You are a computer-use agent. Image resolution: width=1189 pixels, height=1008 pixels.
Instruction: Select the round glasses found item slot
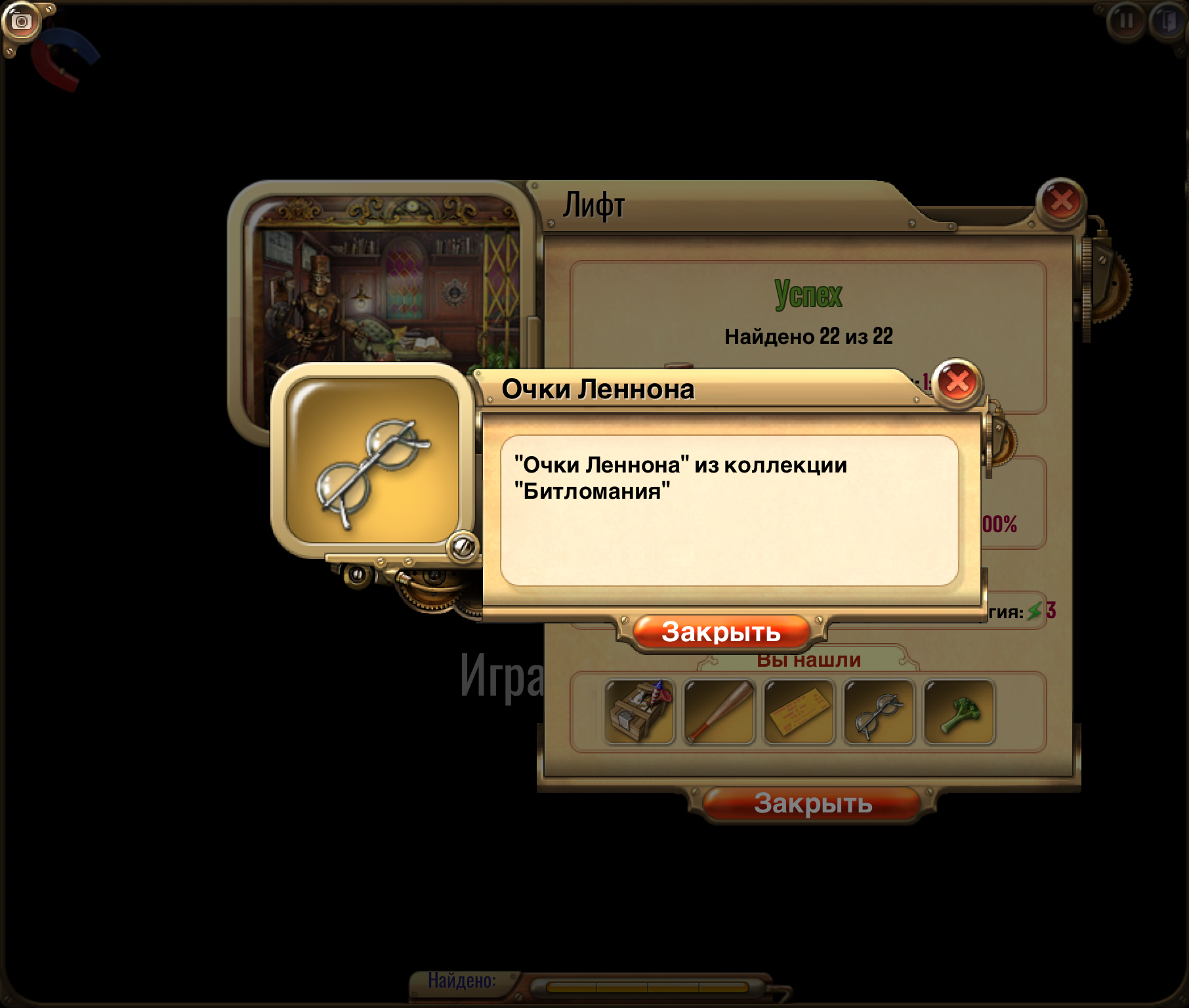click(x=879, y=712)
